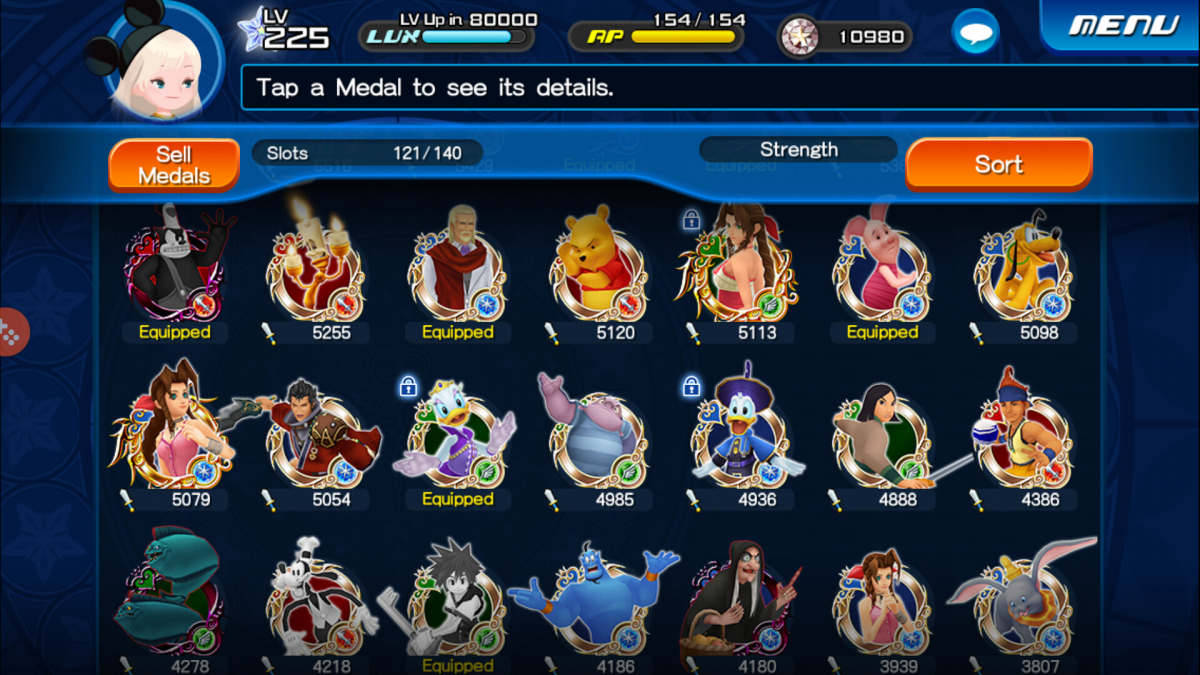Tap the Sell Medals button

174,165
